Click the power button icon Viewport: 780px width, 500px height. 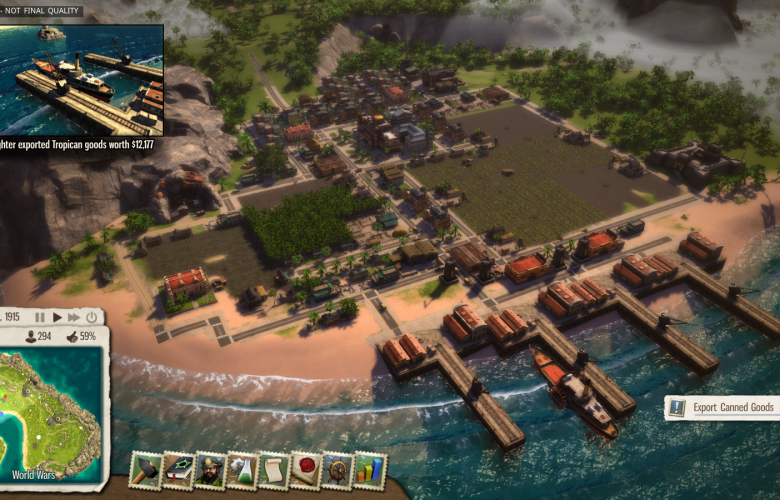pyautogui.click(x=92, y=317)
